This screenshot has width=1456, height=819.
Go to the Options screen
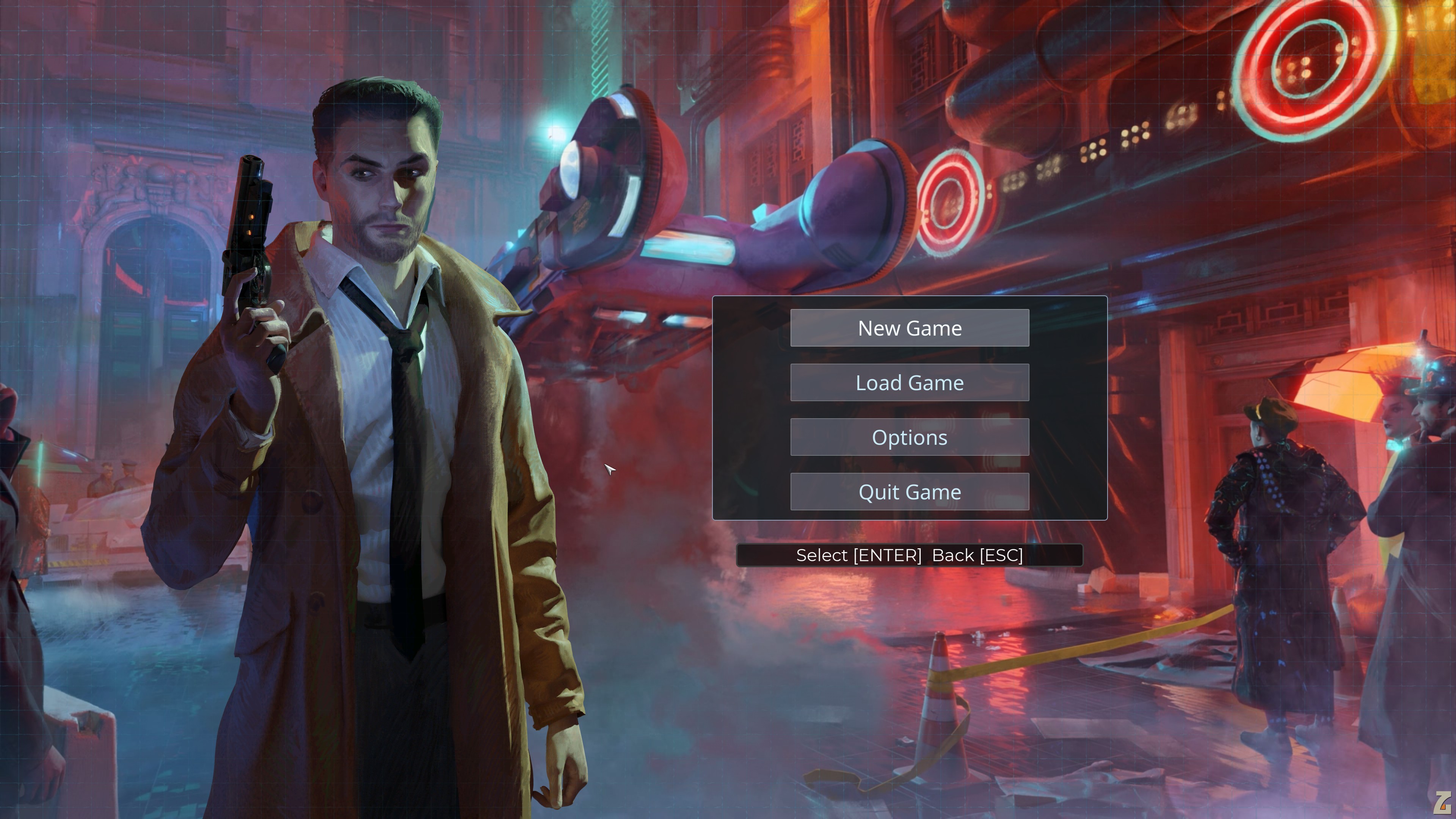point(910,438)
